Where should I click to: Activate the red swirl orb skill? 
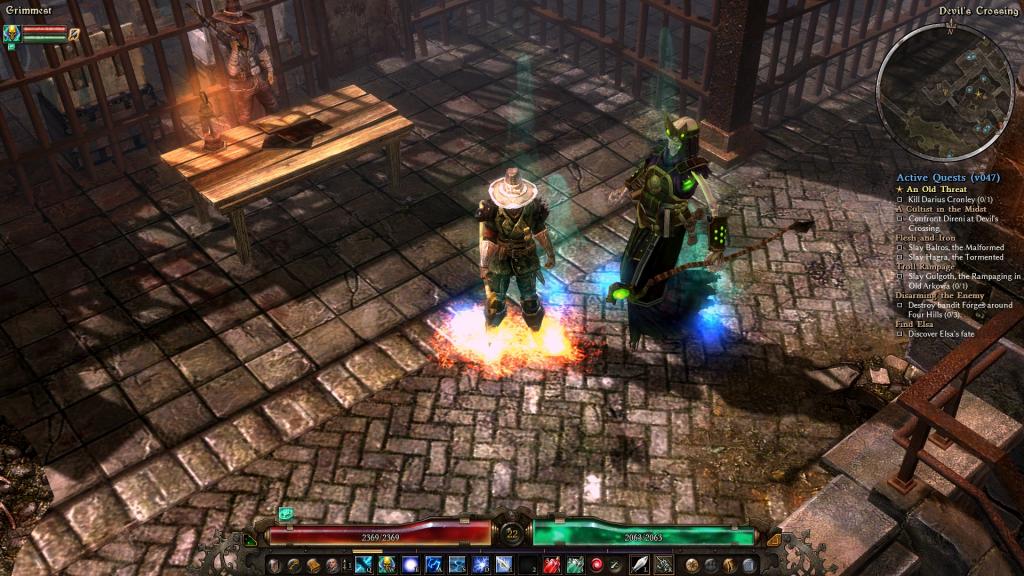pos(597,565)
